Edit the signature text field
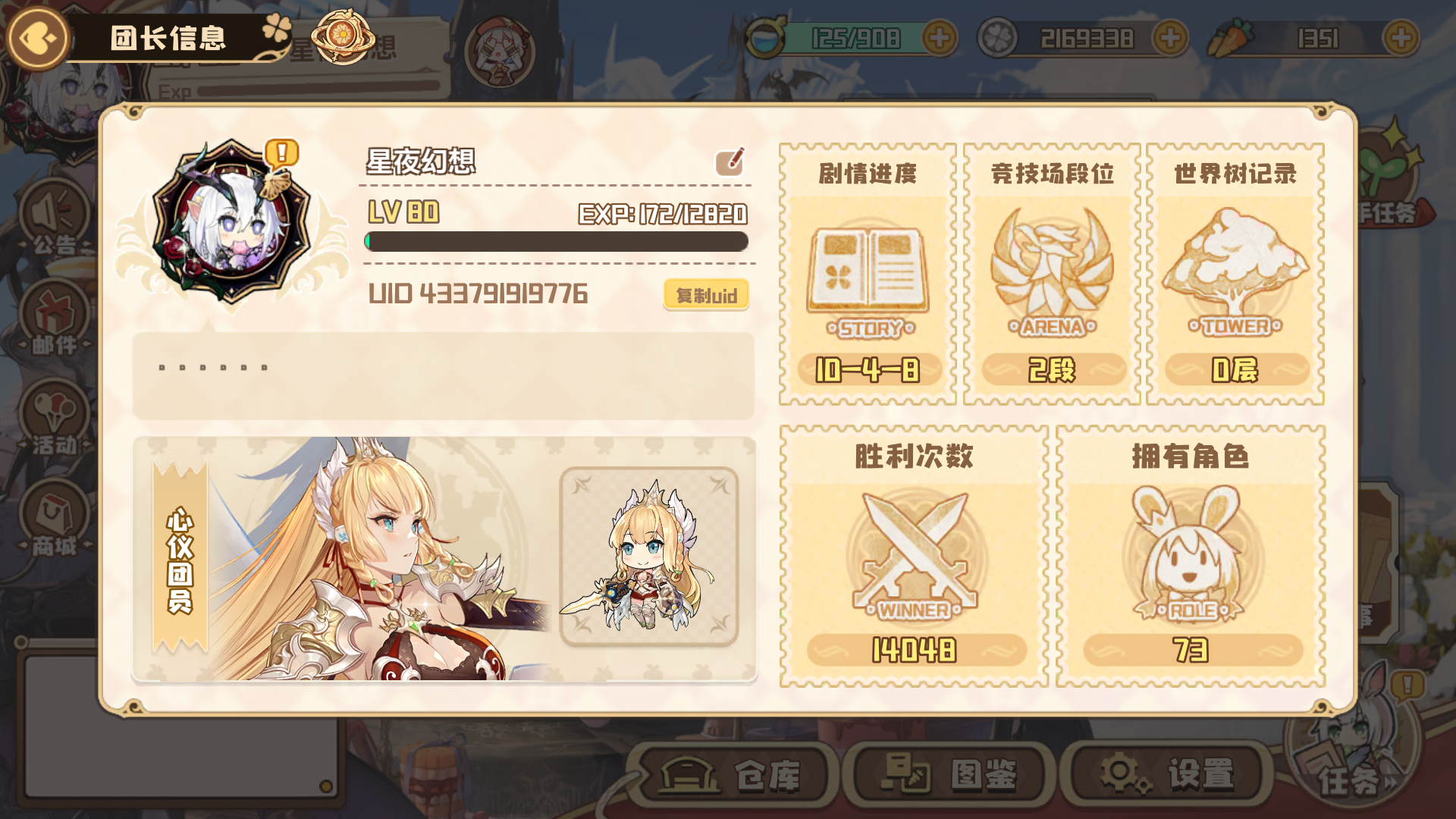The height and width of the screenshot is (819, 1456). 444,375
